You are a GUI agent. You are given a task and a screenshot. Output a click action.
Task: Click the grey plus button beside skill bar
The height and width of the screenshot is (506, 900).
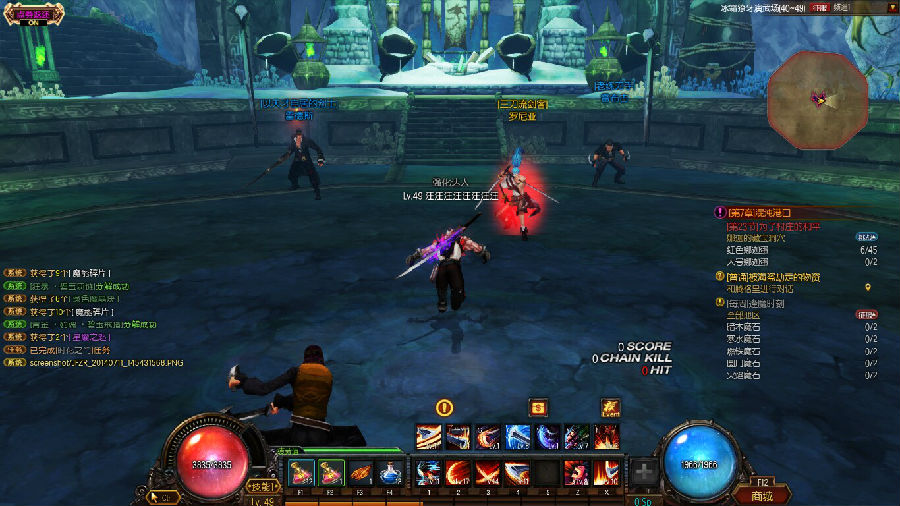coord(645,472)
